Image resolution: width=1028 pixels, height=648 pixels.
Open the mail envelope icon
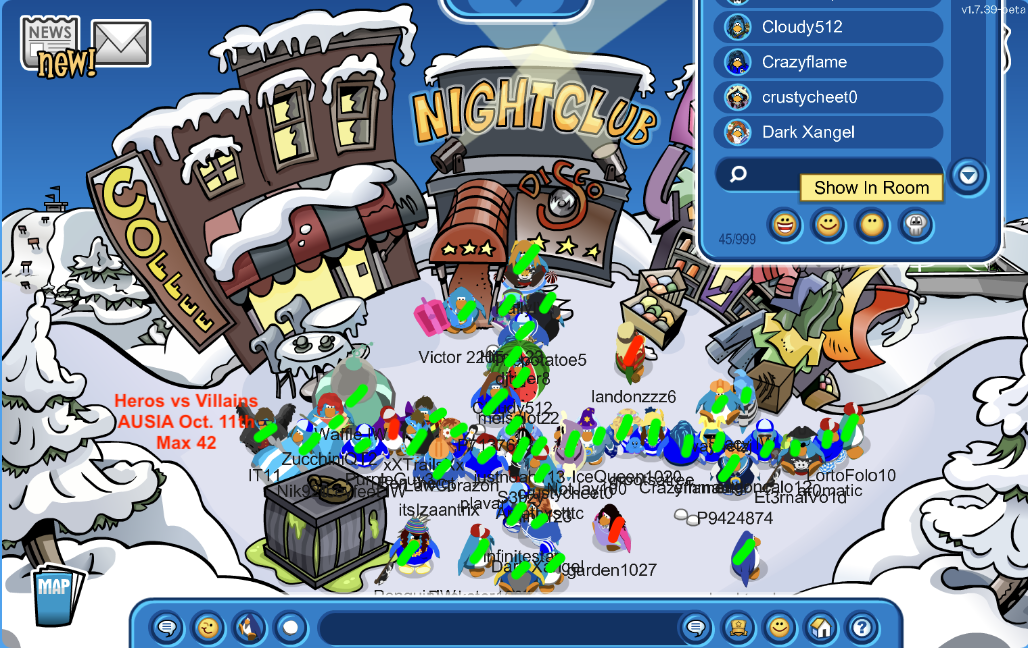[x=121, y=43]
